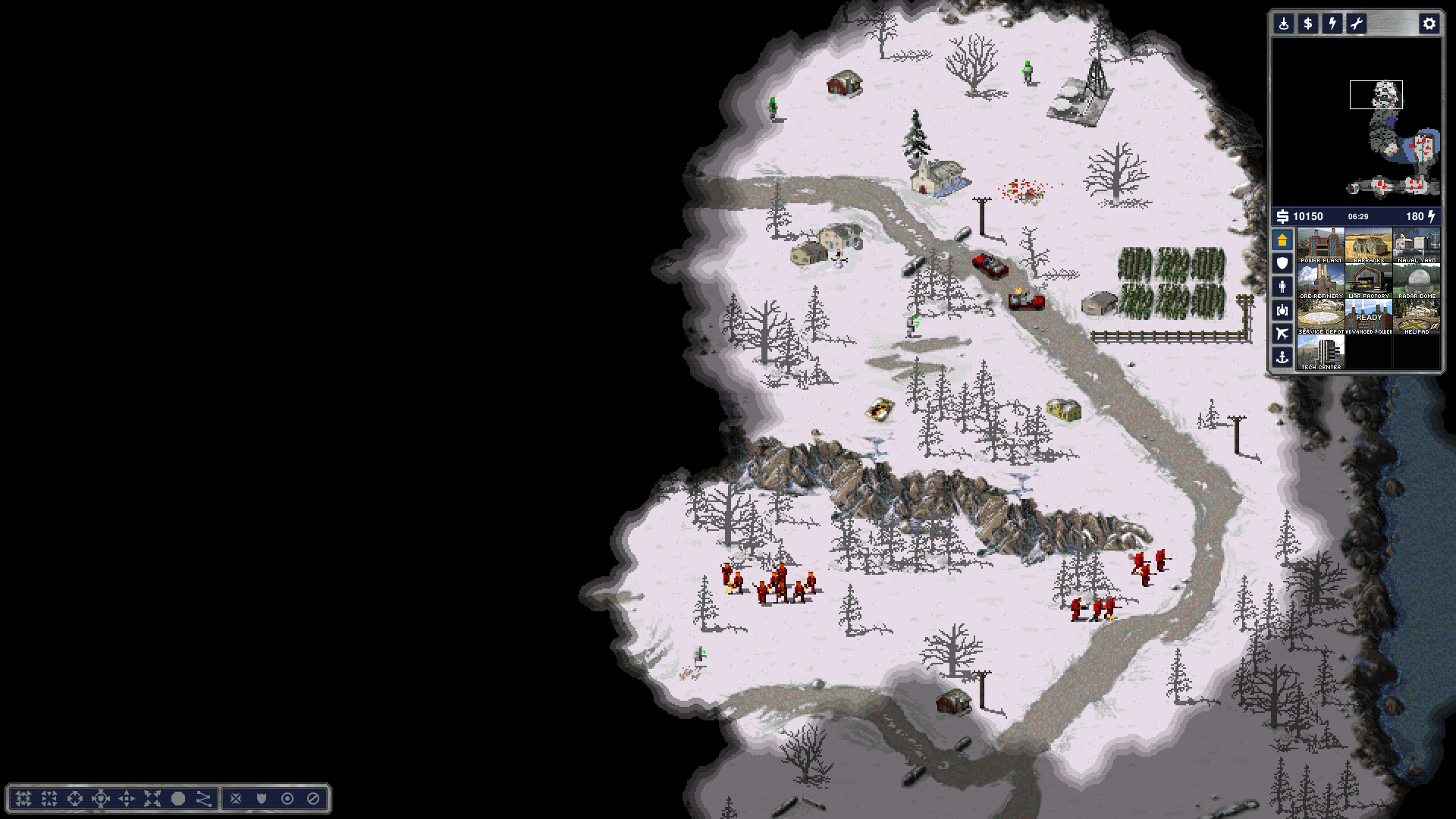Queue a Barracks for construction

coord(1368,245)
